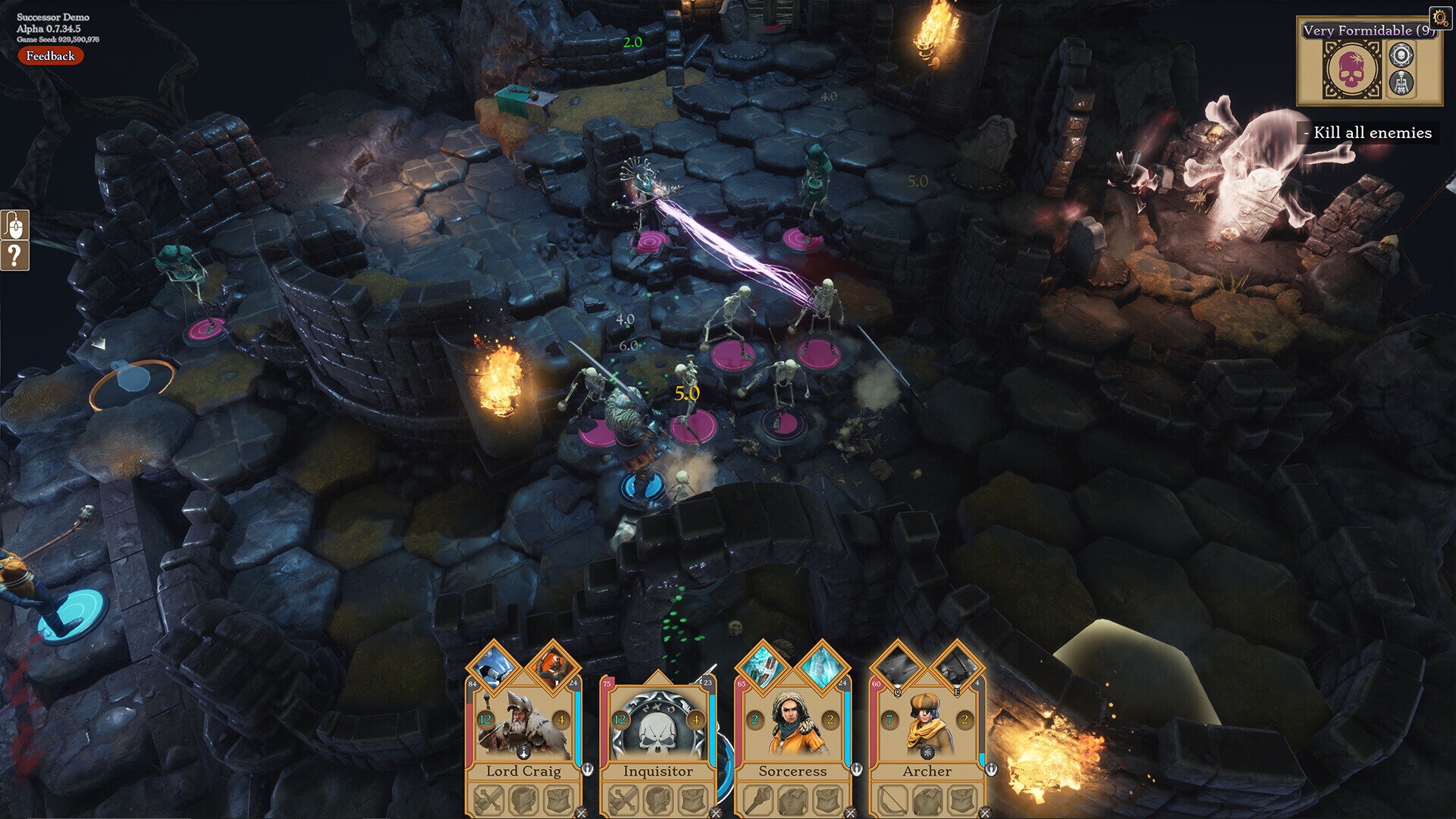Click the Sorceress's staff weapon slot

[759, 799]
